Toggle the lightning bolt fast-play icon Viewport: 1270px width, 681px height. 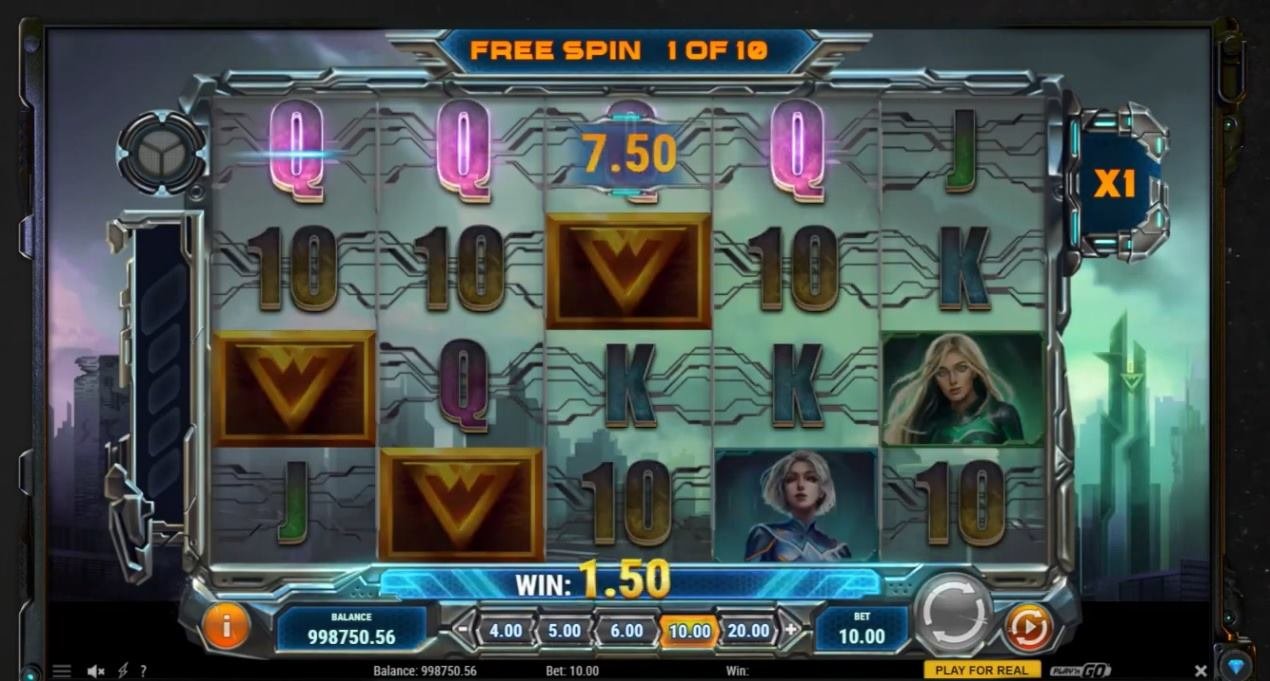[x=122, y=671]
